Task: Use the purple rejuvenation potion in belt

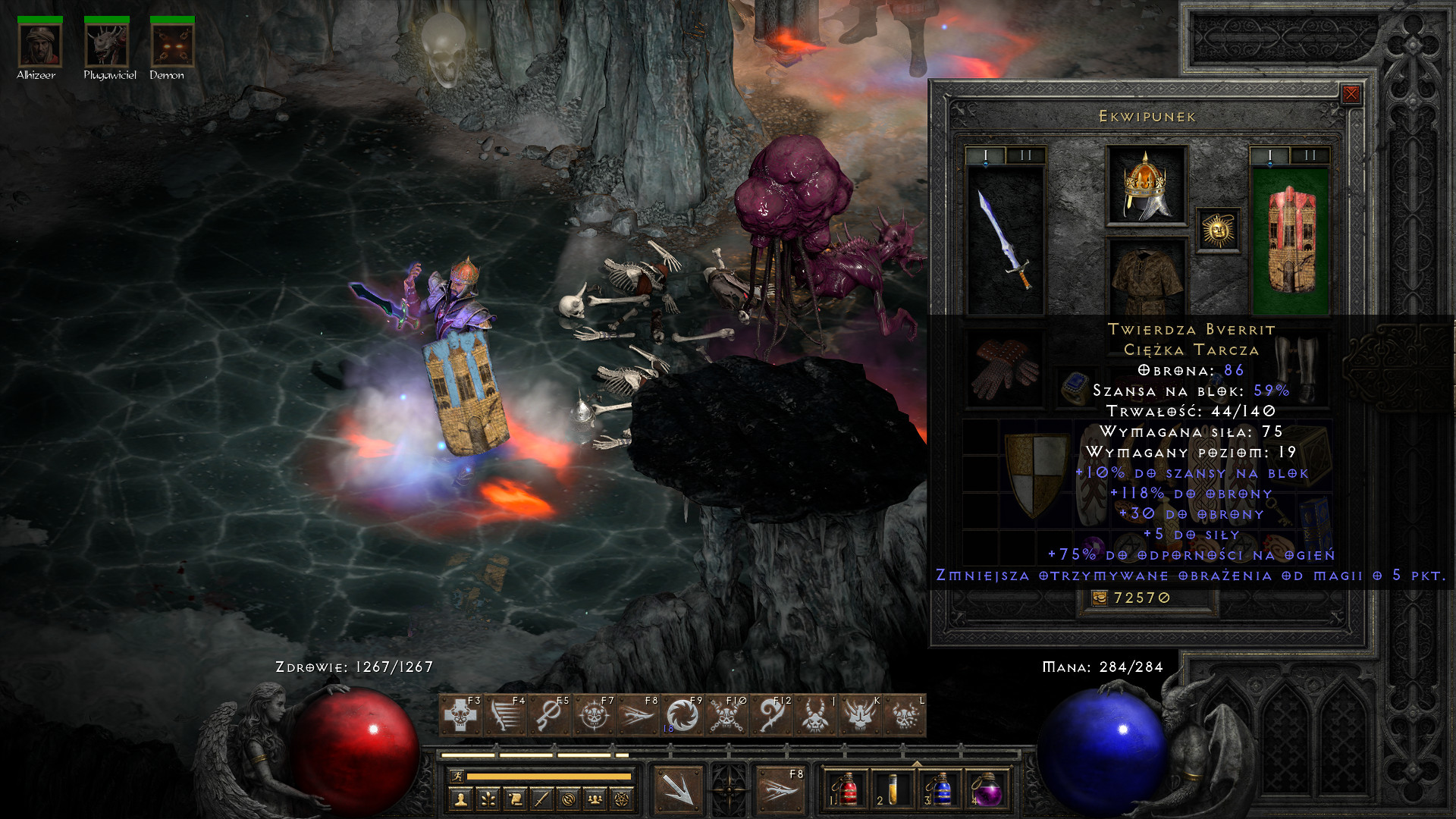Action: click(x=986, y=790)
